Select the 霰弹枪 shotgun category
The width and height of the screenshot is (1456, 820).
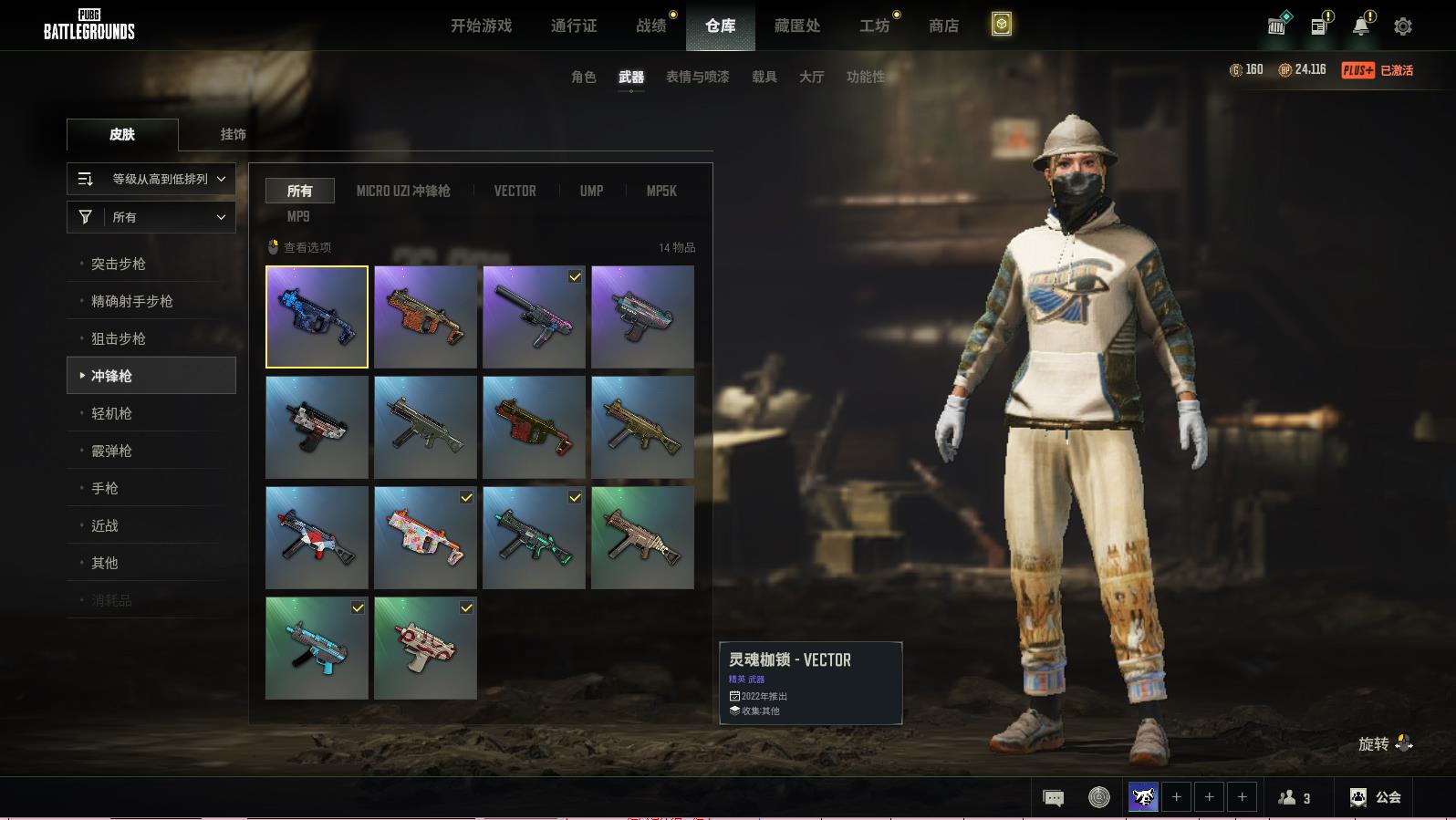pos(111,451)
